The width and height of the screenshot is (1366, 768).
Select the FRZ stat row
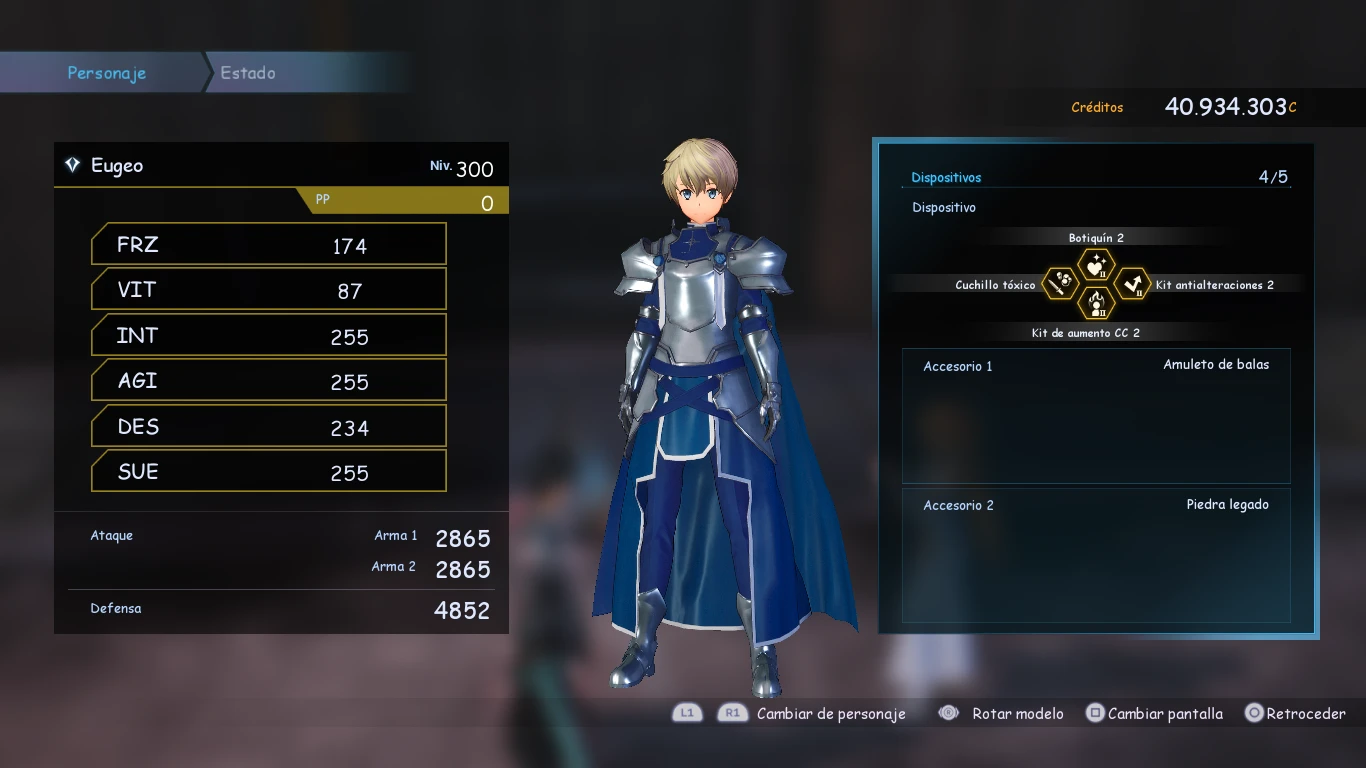268,245
